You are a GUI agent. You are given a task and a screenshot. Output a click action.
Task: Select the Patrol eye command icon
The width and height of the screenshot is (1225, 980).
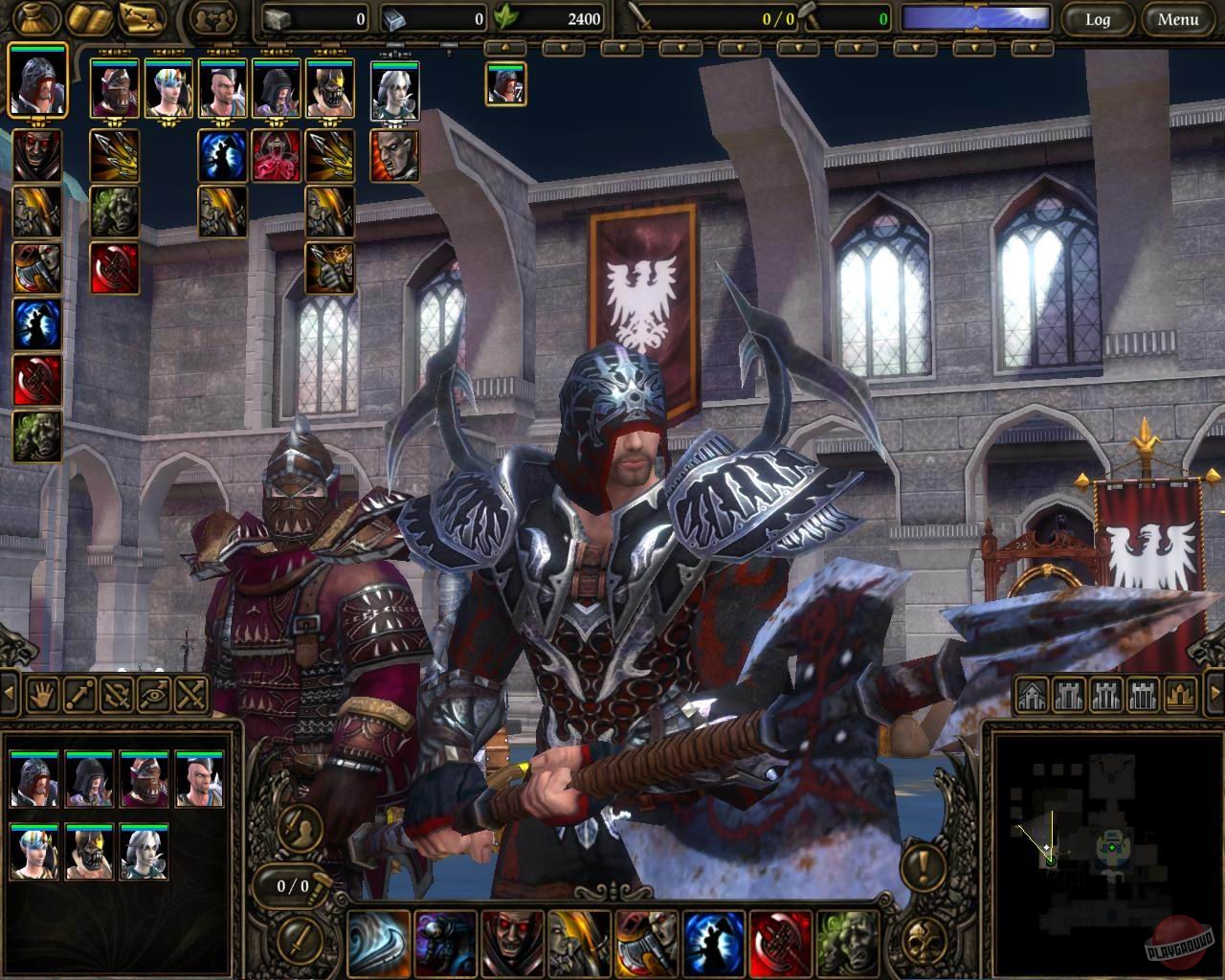coord(153,695)
